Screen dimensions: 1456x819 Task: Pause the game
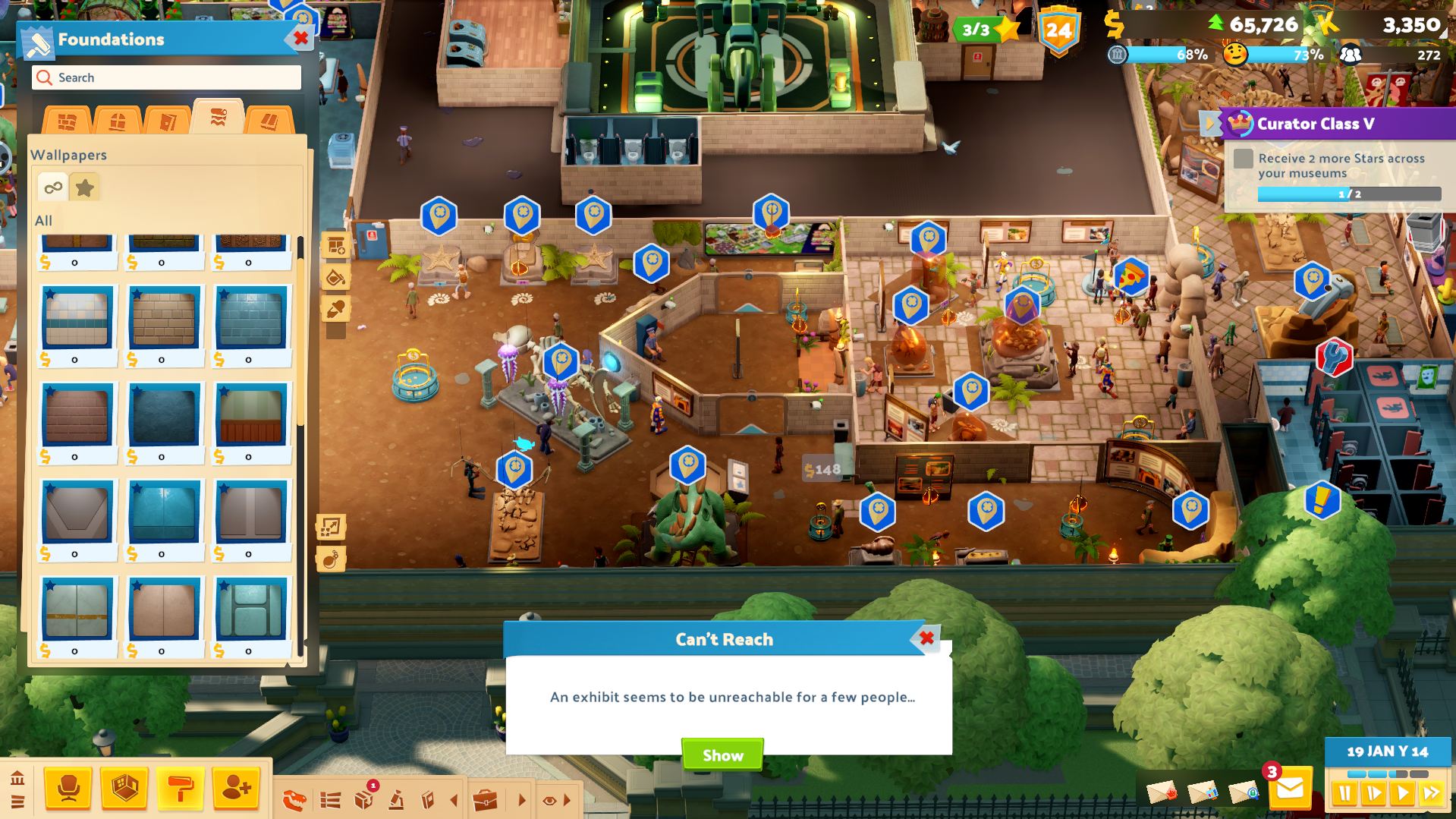(x=1344, y=794)
